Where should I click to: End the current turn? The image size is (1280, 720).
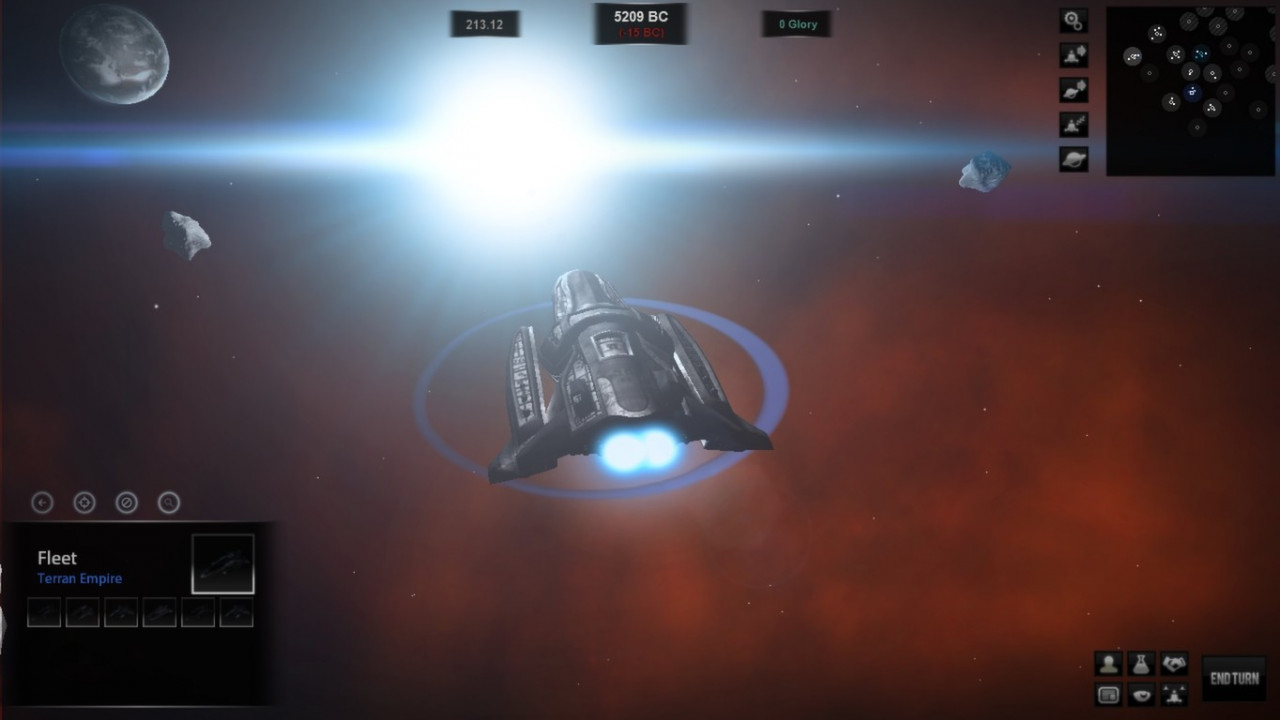[1234, 678]
